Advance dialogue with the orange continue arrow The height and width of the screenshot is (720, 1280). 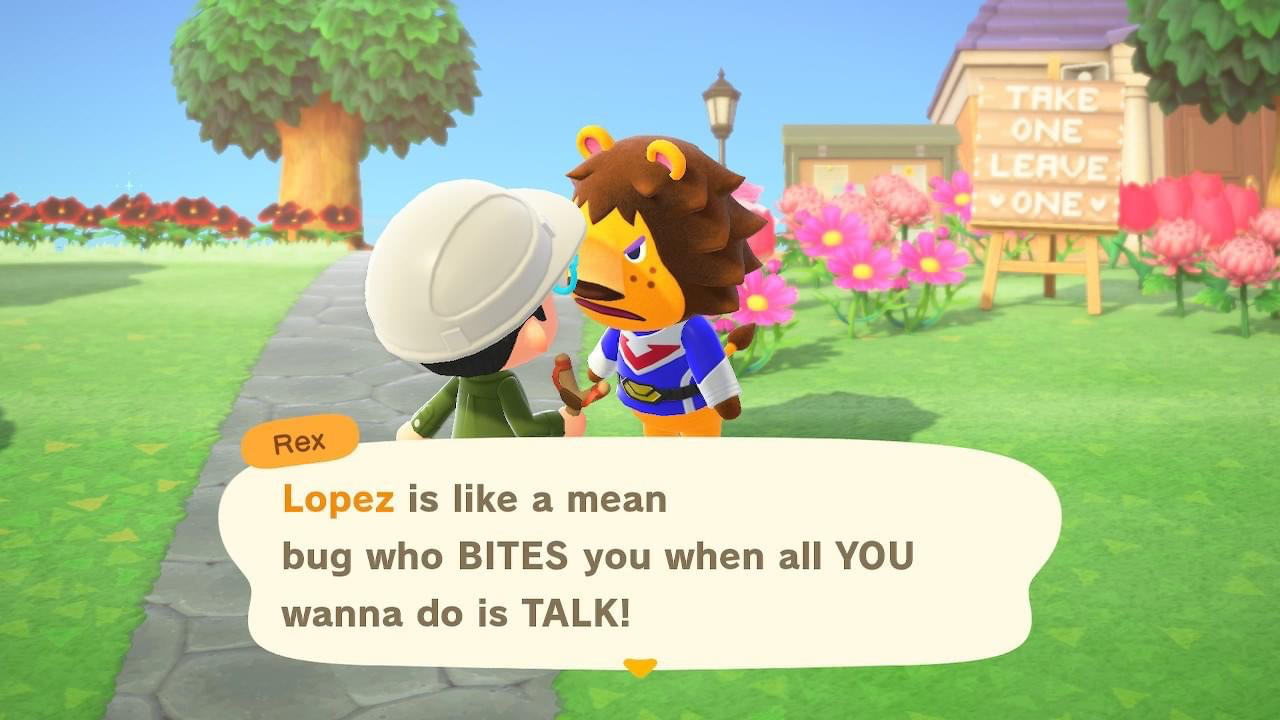coord(640,666)
